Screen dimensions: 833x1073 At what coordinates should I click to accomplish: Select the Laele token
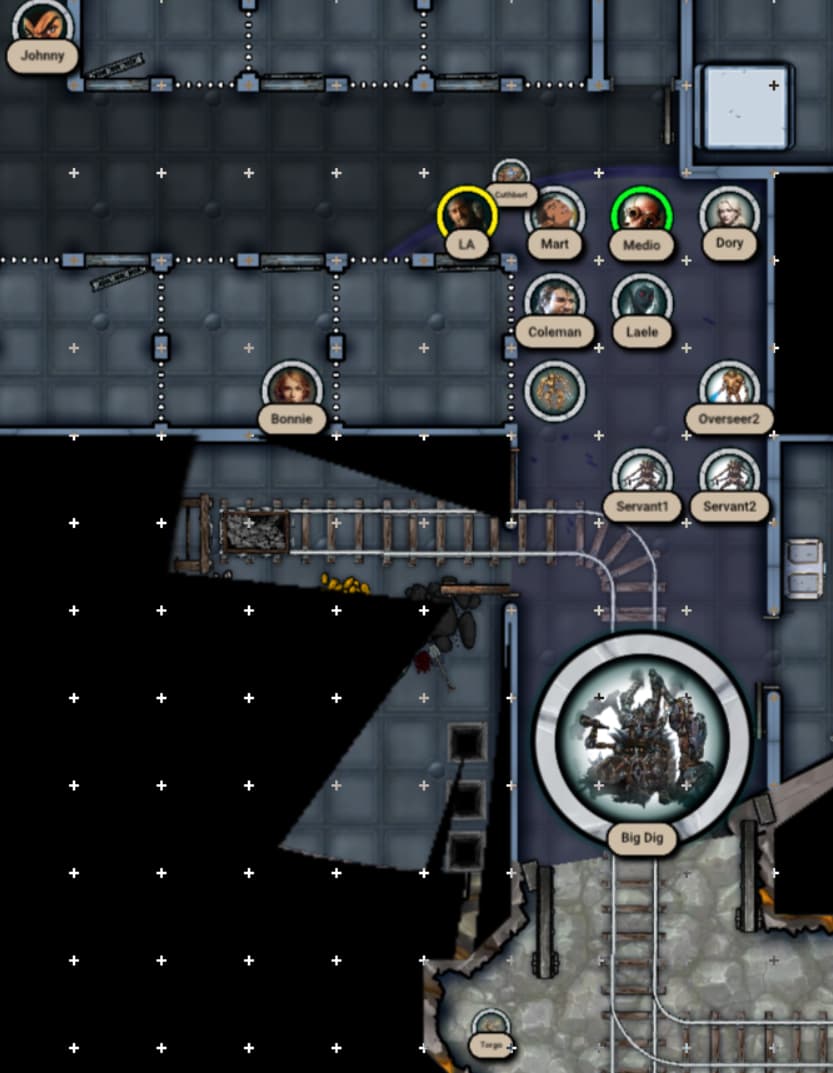641,301
